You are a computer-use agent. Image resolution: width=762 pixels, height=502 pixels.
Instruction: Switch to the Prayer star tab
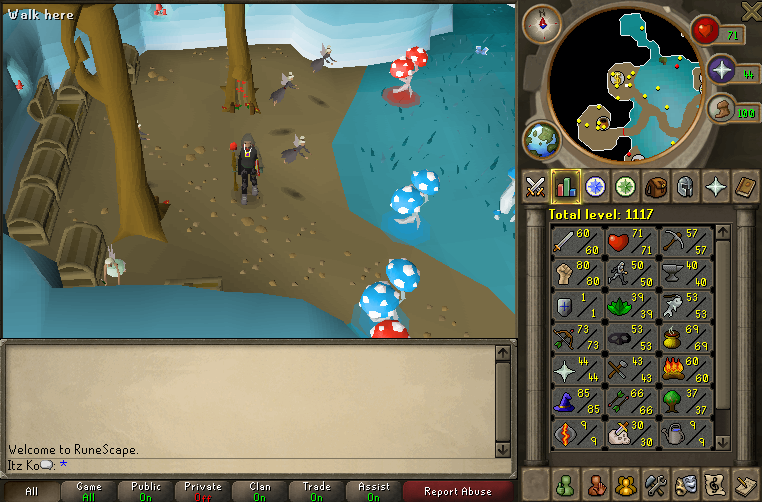pos(716,187)
